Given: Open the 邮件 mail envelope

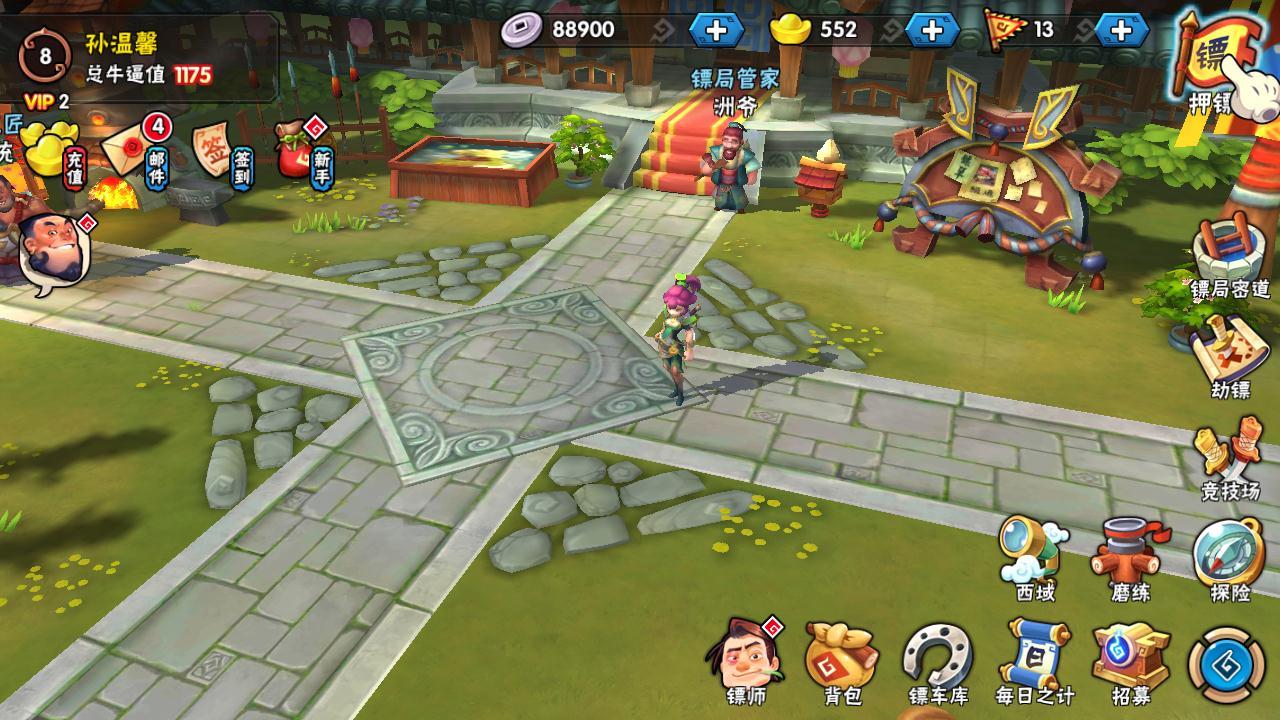Looking at the screenshot, I should (130, 150).
